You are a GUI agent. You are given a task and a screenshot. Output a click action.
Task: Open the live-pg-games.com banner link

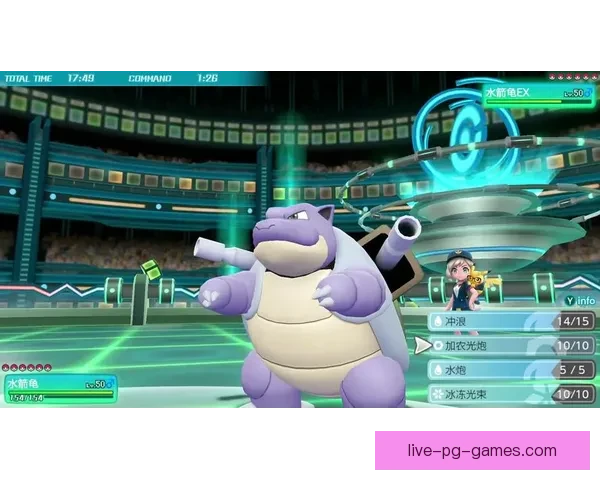[x=482, y=450]
